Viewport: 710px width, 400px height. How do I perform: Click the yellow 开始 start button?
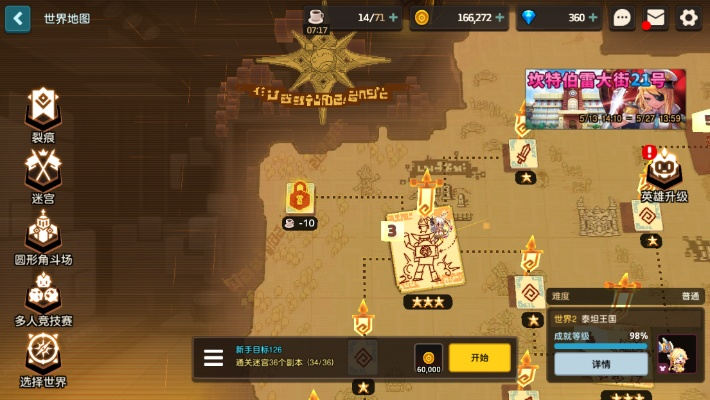pyautogui.click(x=479, y=357)
